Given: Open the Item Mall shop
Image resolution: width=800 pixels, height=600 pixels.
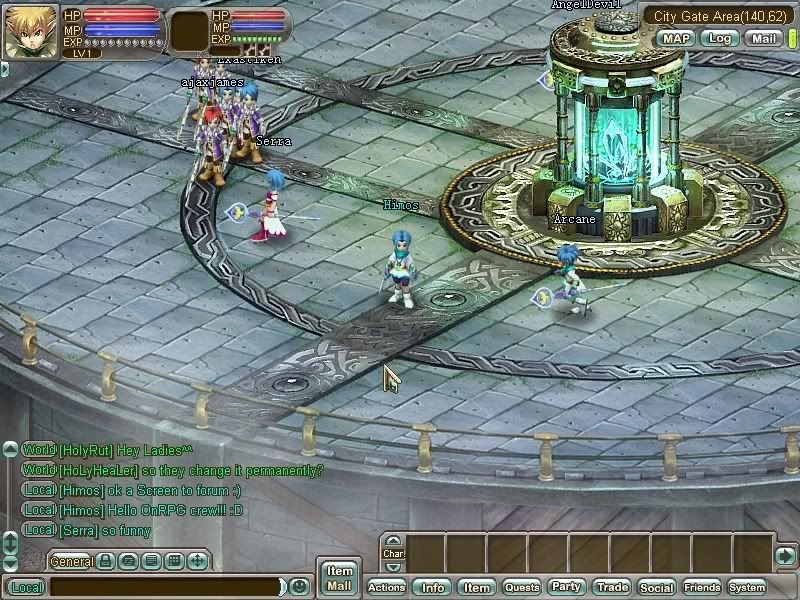Looking at the screenshot, I should [x=339, y=578].
